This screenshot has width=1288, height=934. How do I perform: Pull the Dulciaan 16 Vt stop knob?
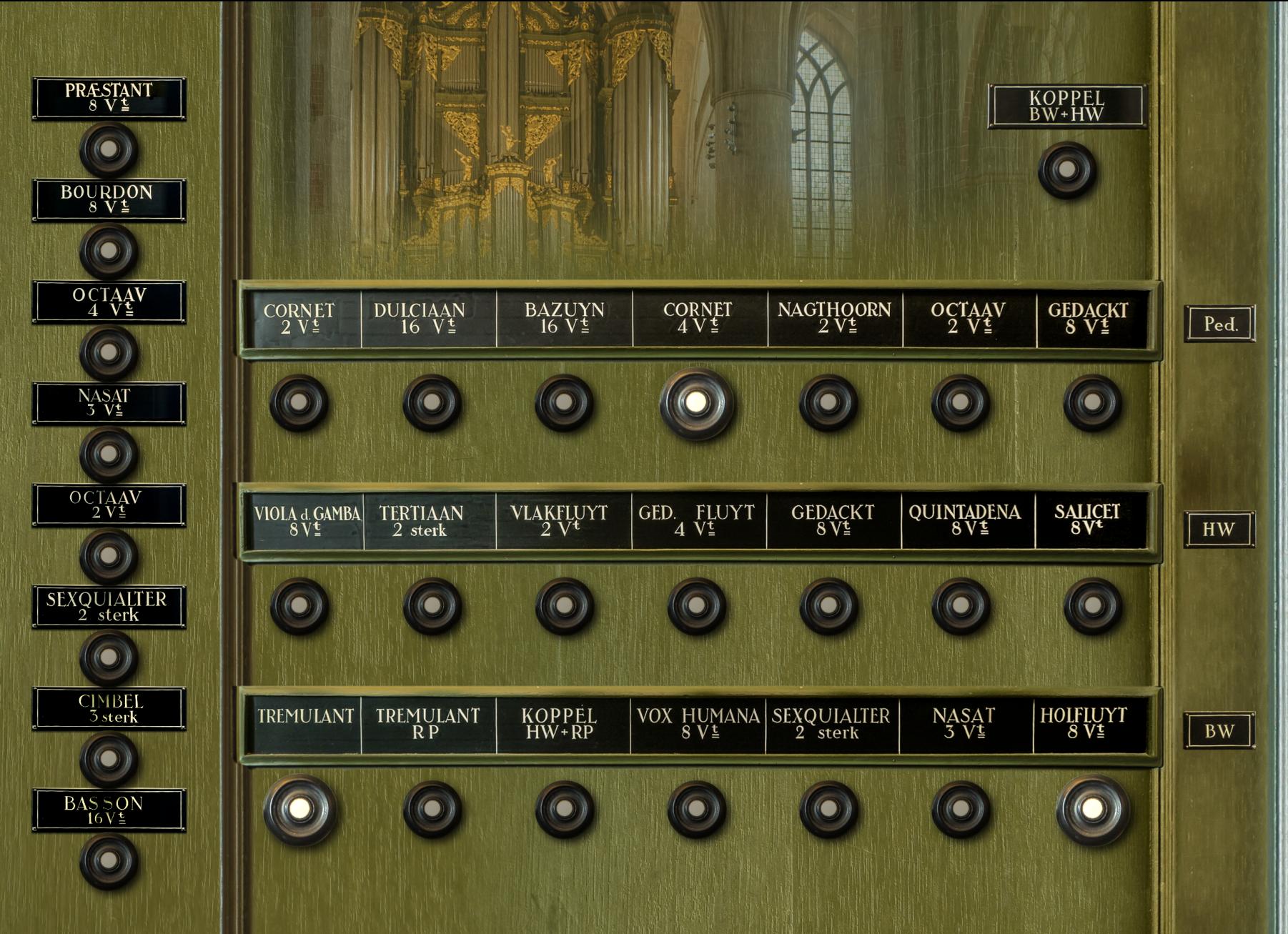pyautogui.click(x=432, y=402)
